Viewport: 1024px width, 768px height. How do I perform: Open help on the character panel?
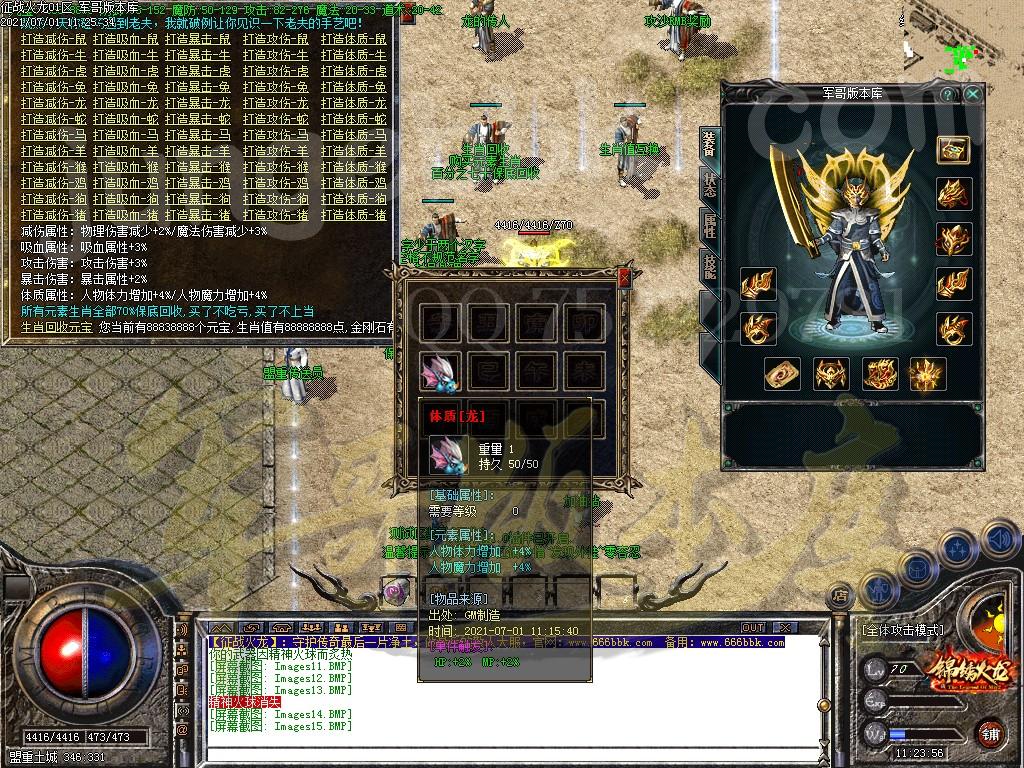(x=948, y=94)
